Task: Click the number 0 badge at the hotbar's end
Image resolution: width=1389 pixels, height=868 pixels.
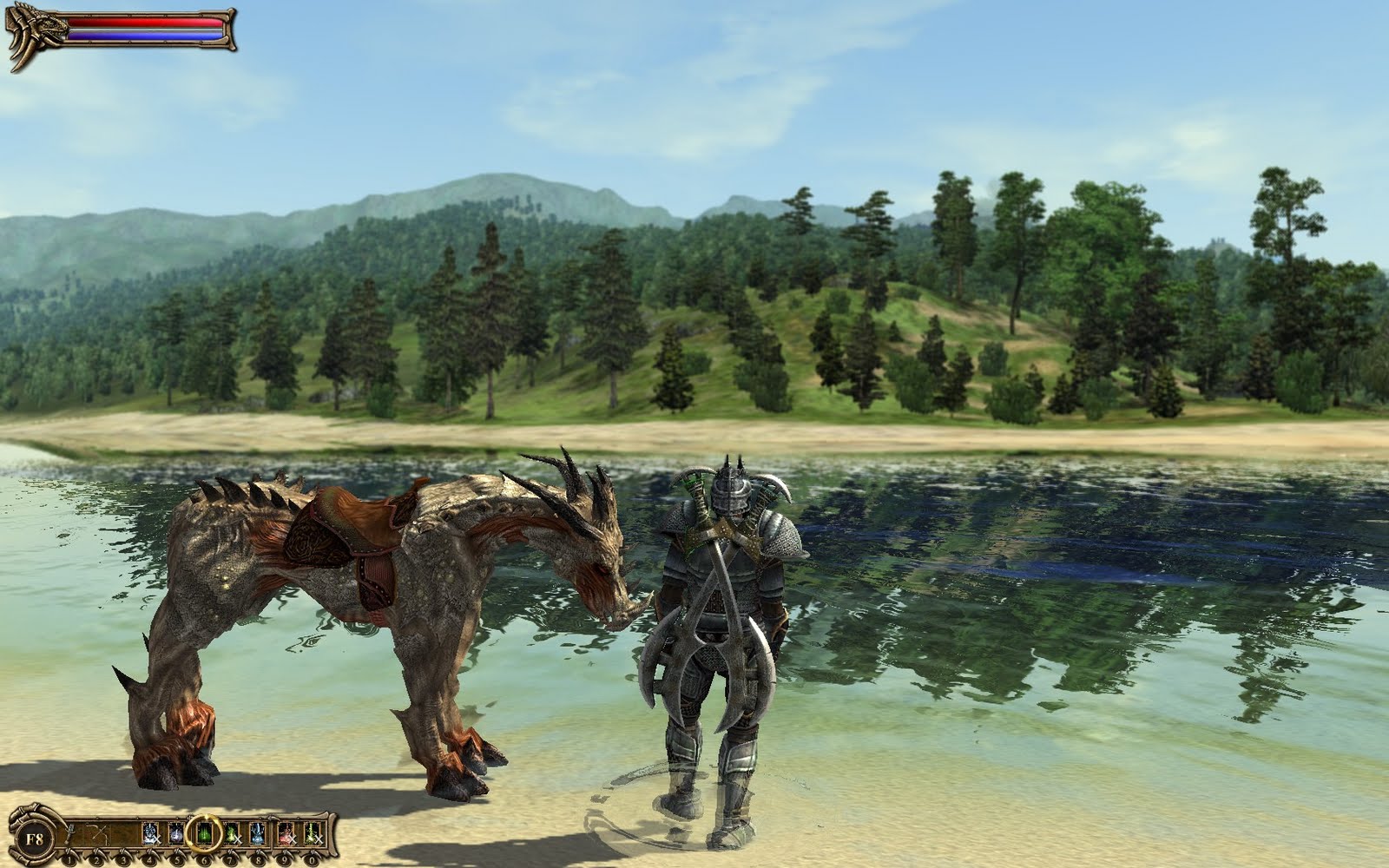Action: [313, 858]
